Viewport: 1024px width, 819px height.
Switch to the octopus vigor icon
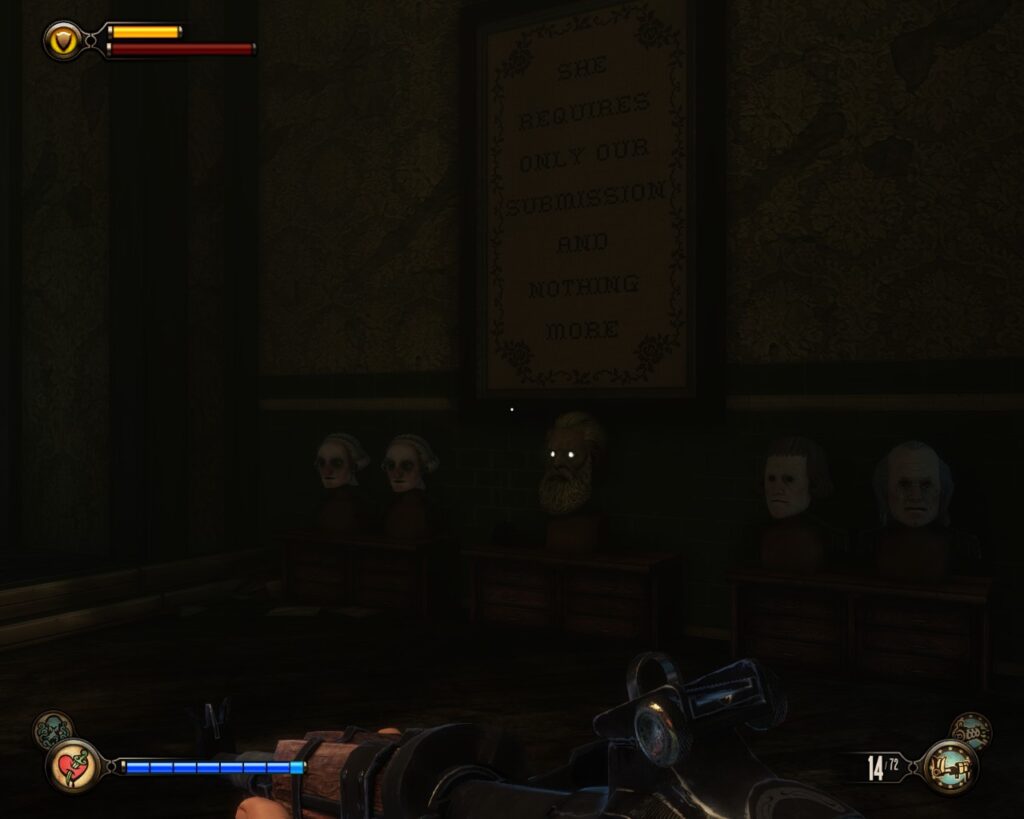coord(52,729)
